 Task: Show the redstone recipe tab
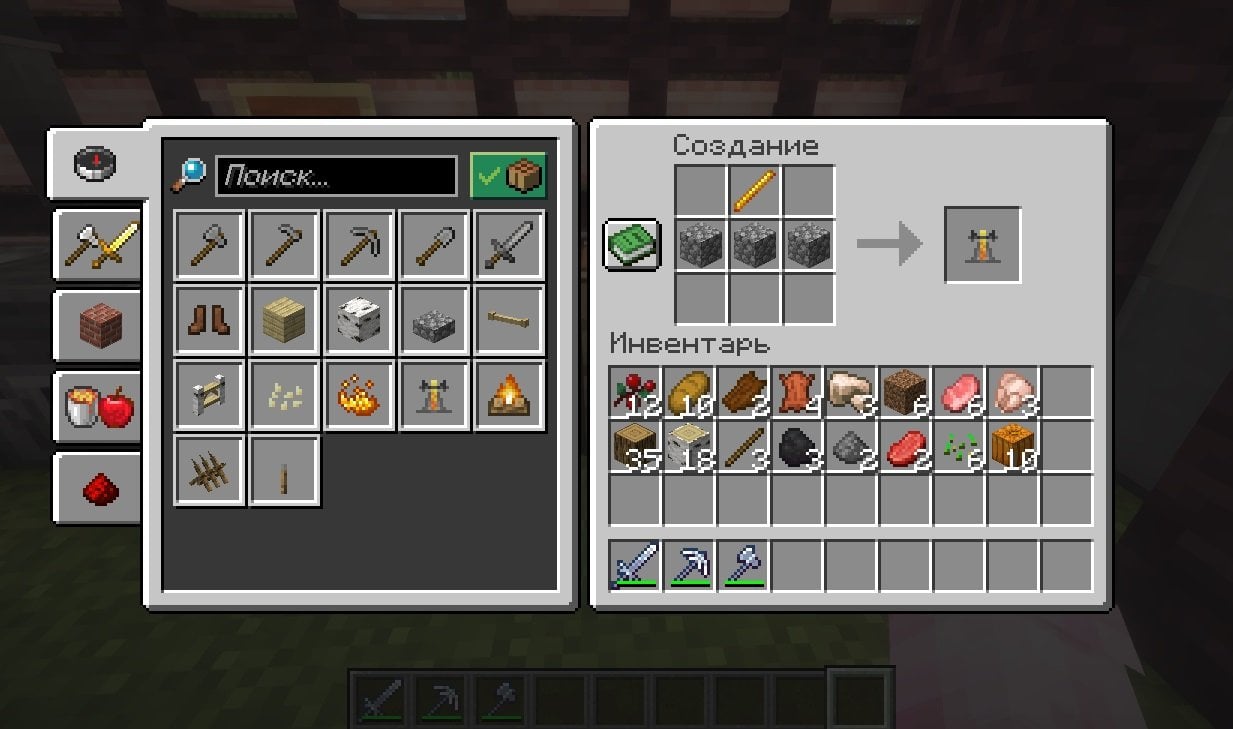pyautogui.click(x=98, y=488)
